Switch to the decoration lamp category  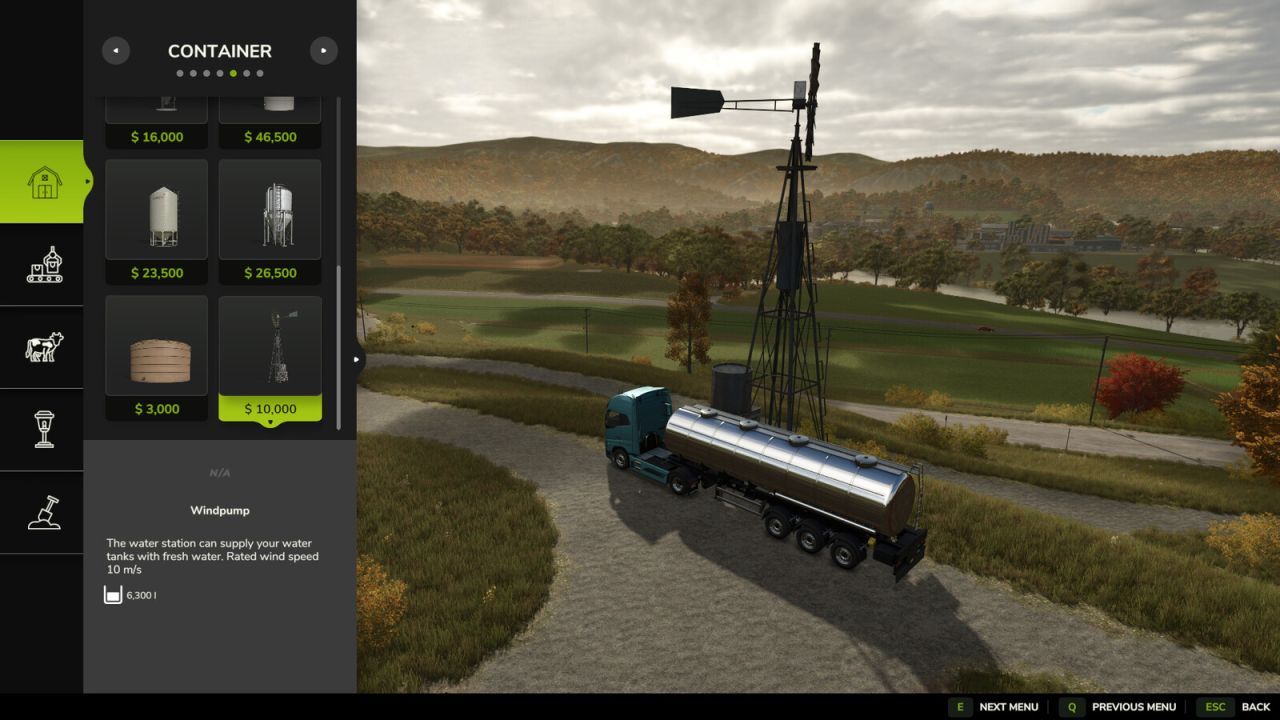pos(43,429)
